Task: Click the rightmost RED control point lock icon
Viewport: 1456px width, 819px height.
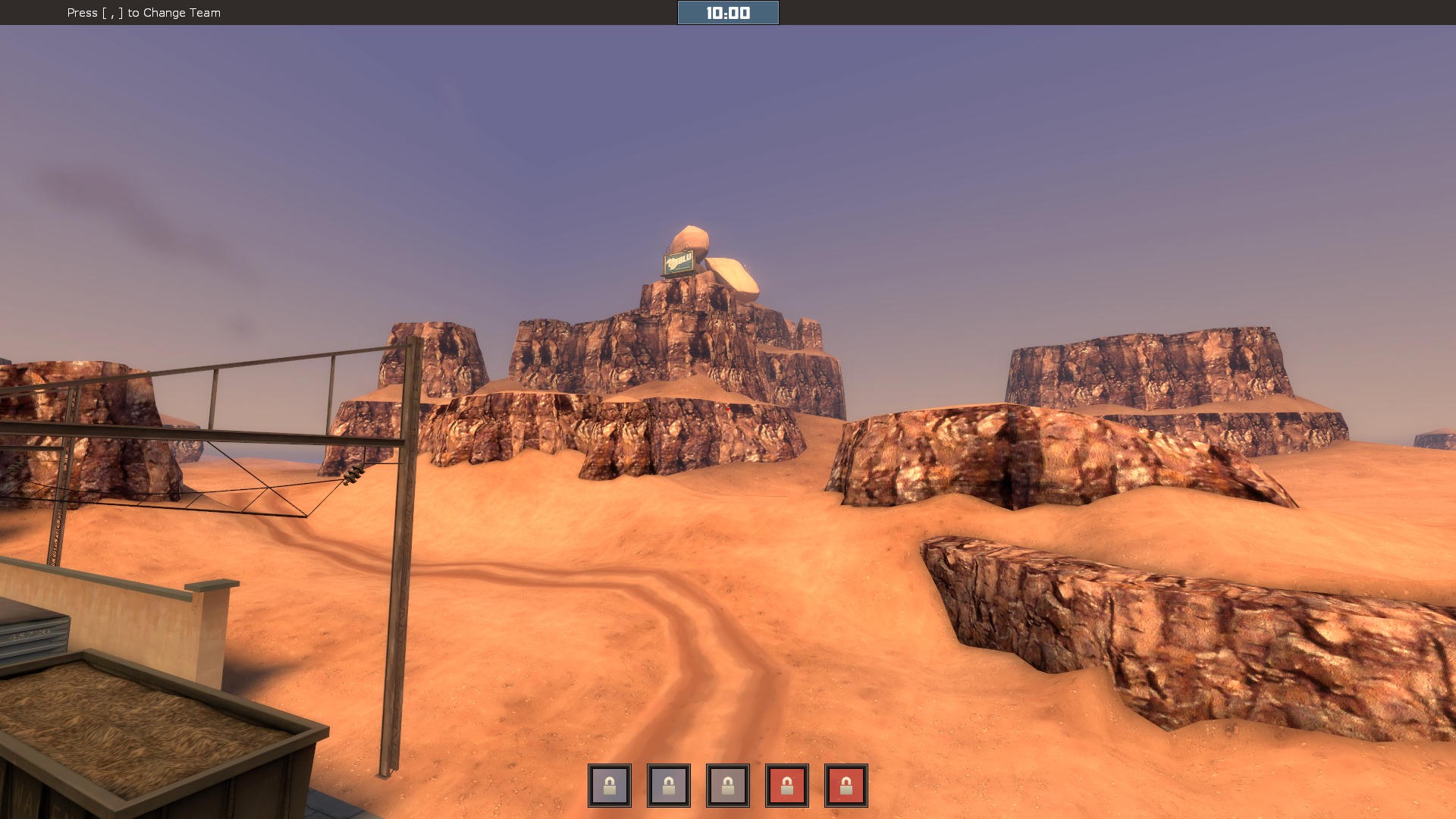Action: pyautogui.click(x=846, y=785)
